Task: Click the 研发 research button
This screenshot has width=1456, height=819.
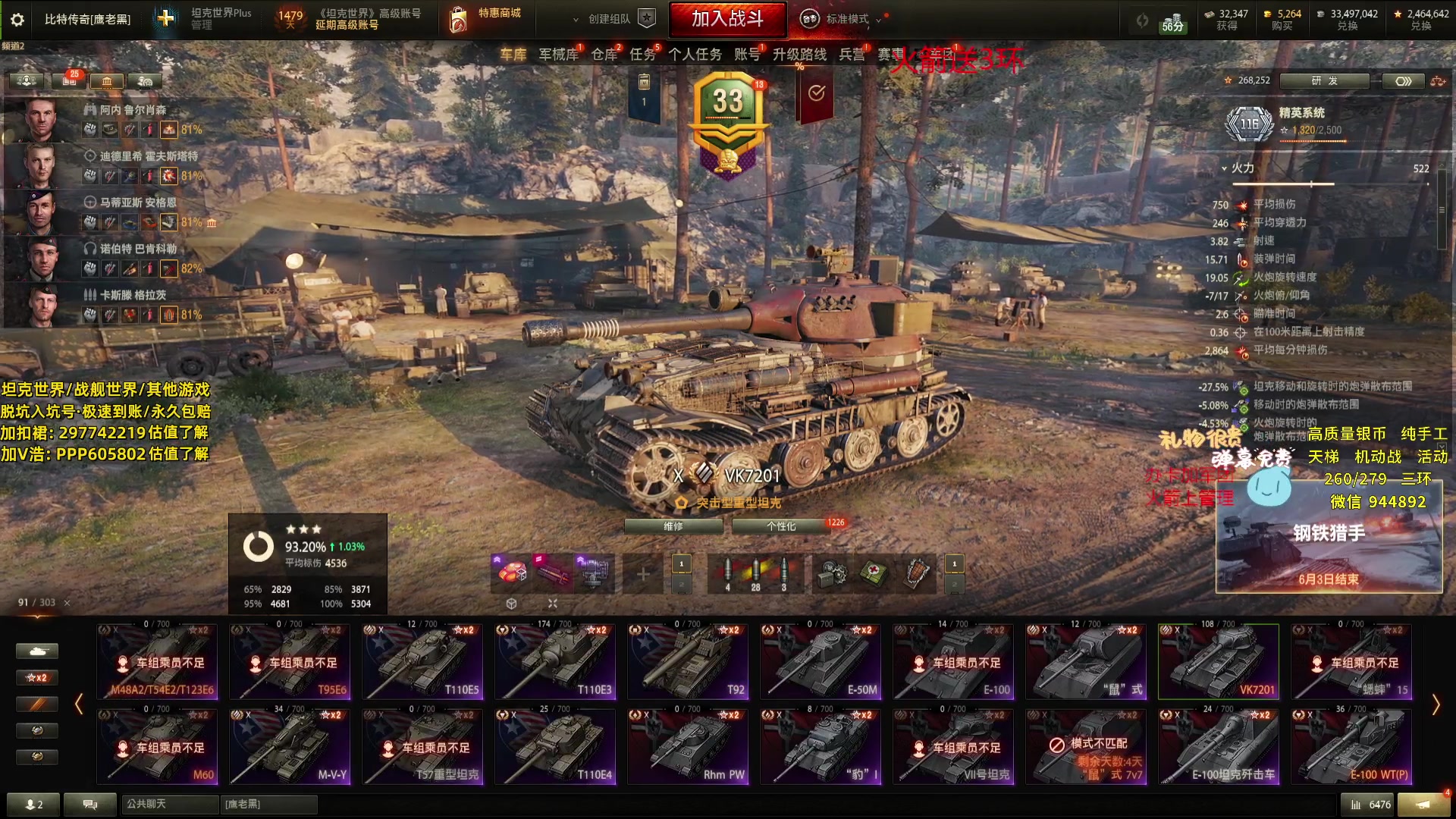Action: pos(1324,80)
